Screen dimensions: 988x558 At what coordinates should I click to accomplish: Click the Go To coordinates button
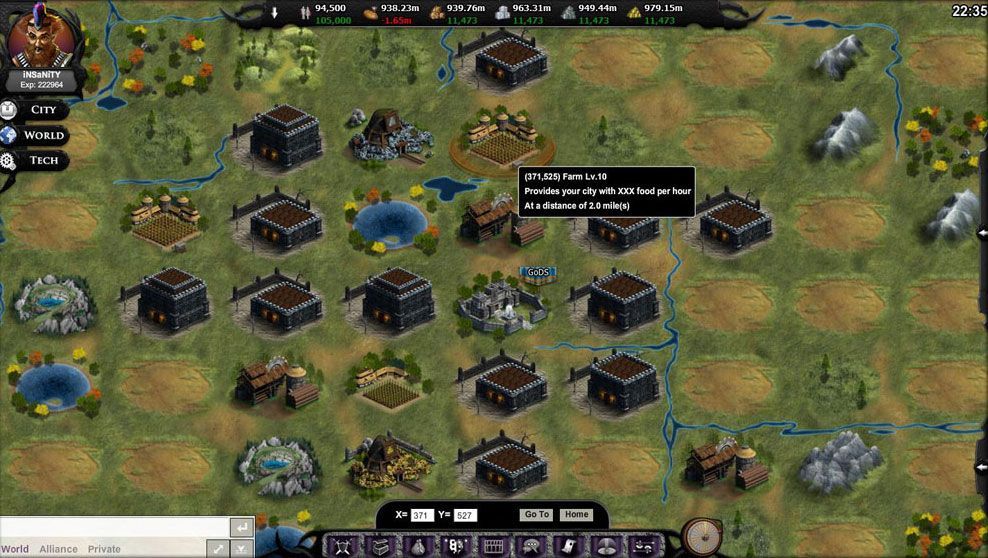click(x=536, y=515)
